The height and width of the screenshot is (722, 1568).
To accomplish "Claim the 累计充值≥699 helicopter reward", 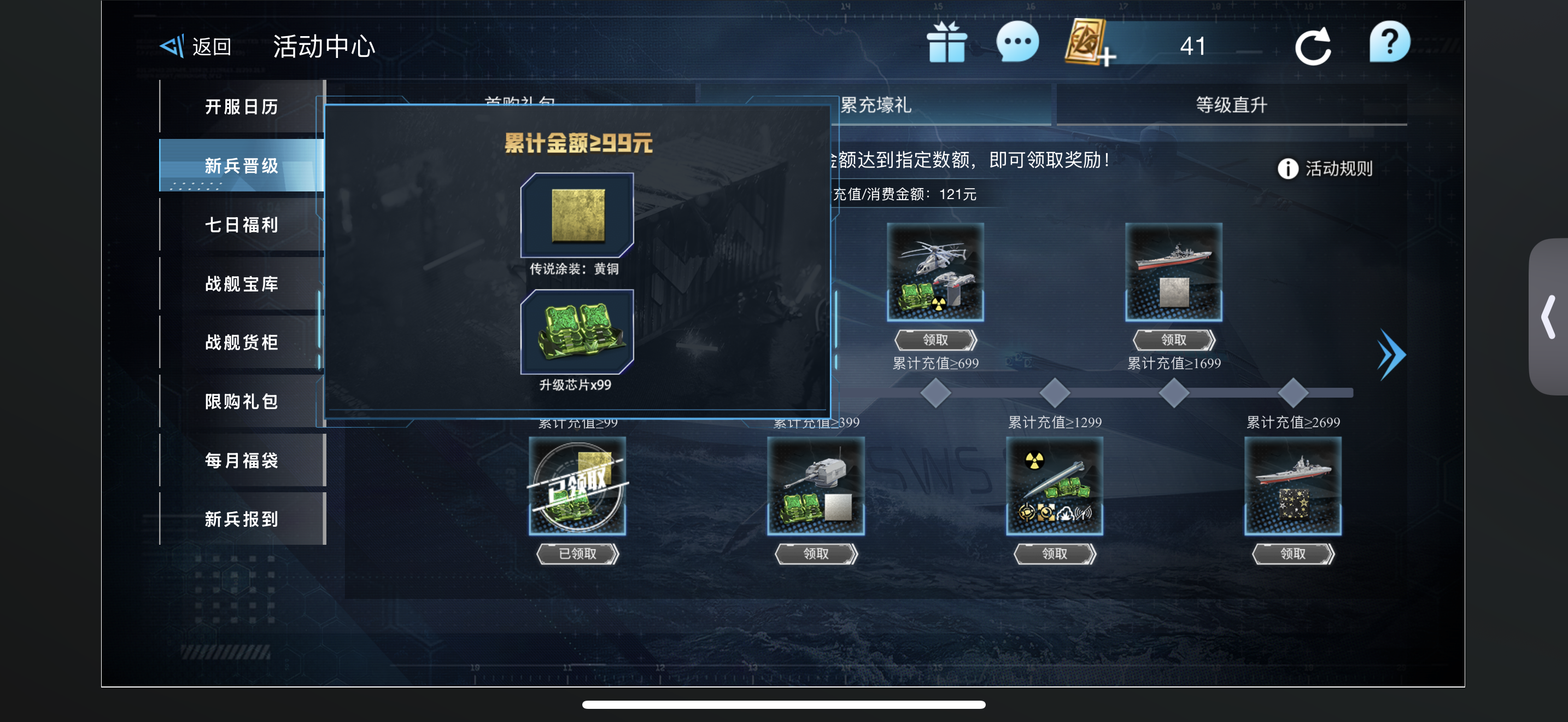I will click(935, 339).
